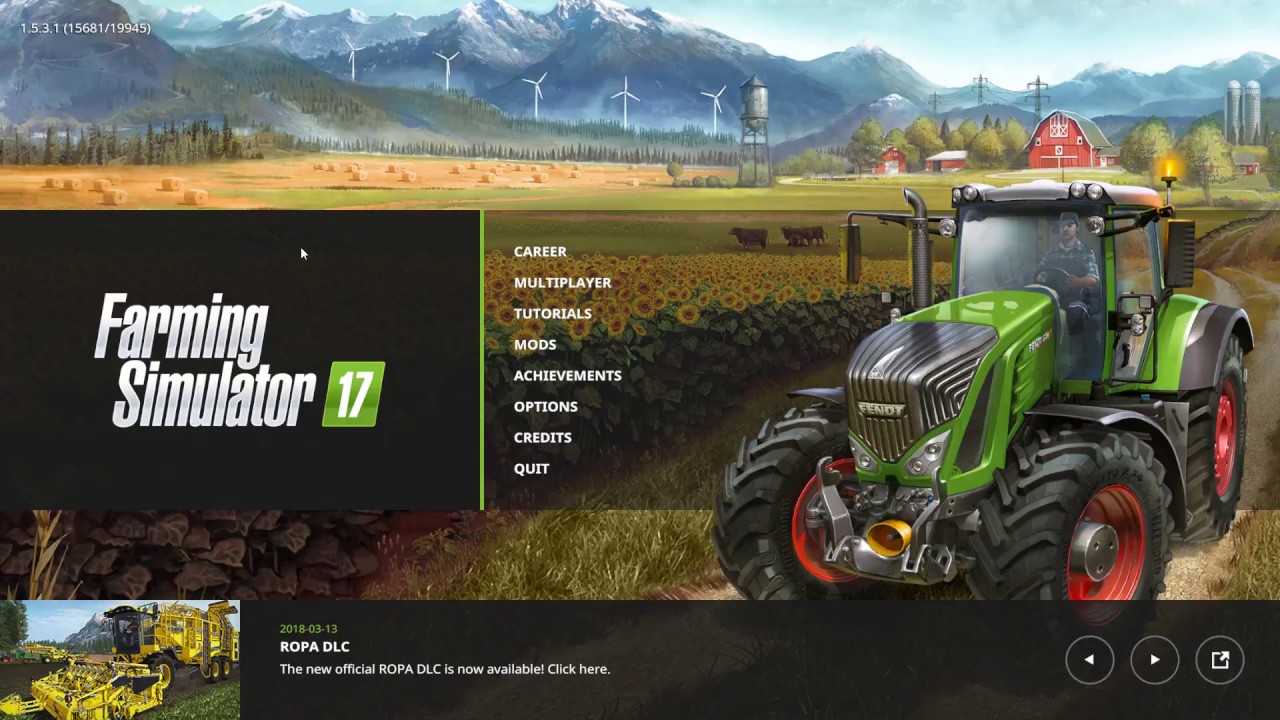Open the news article in external browser
The width and height of the screenshot is (1280, 720).
click(1220, 660)
